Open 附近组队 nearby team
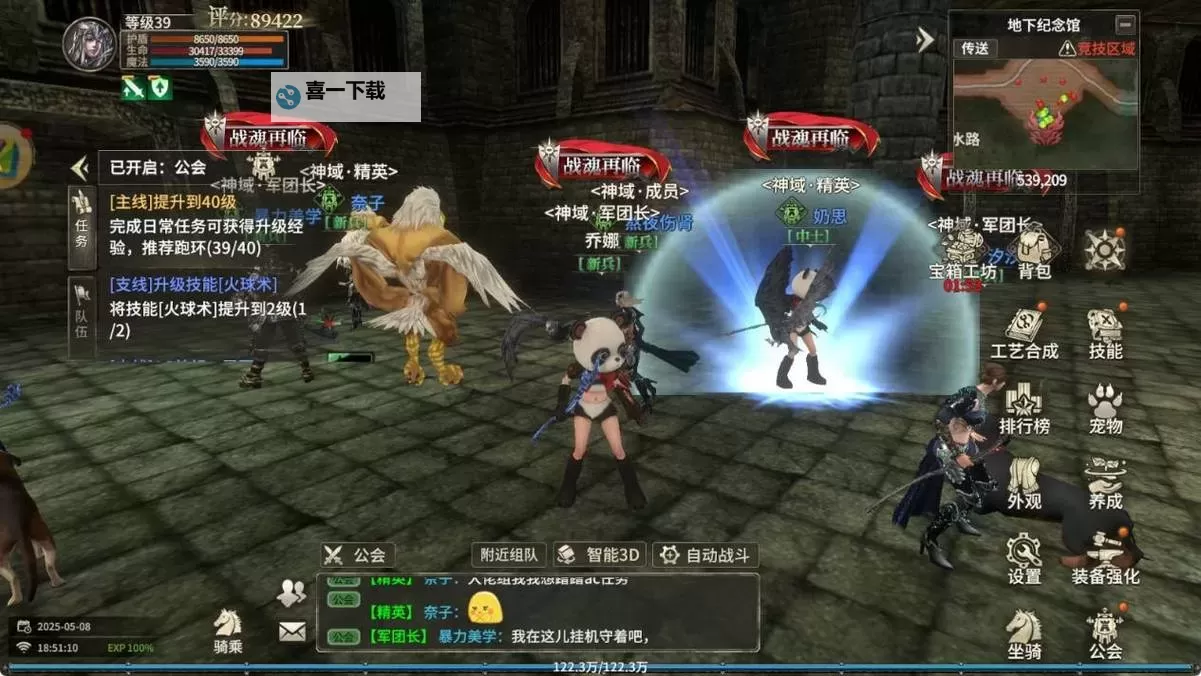The height and width of the screenshot is (676, 1201). [x=510, y=555]
